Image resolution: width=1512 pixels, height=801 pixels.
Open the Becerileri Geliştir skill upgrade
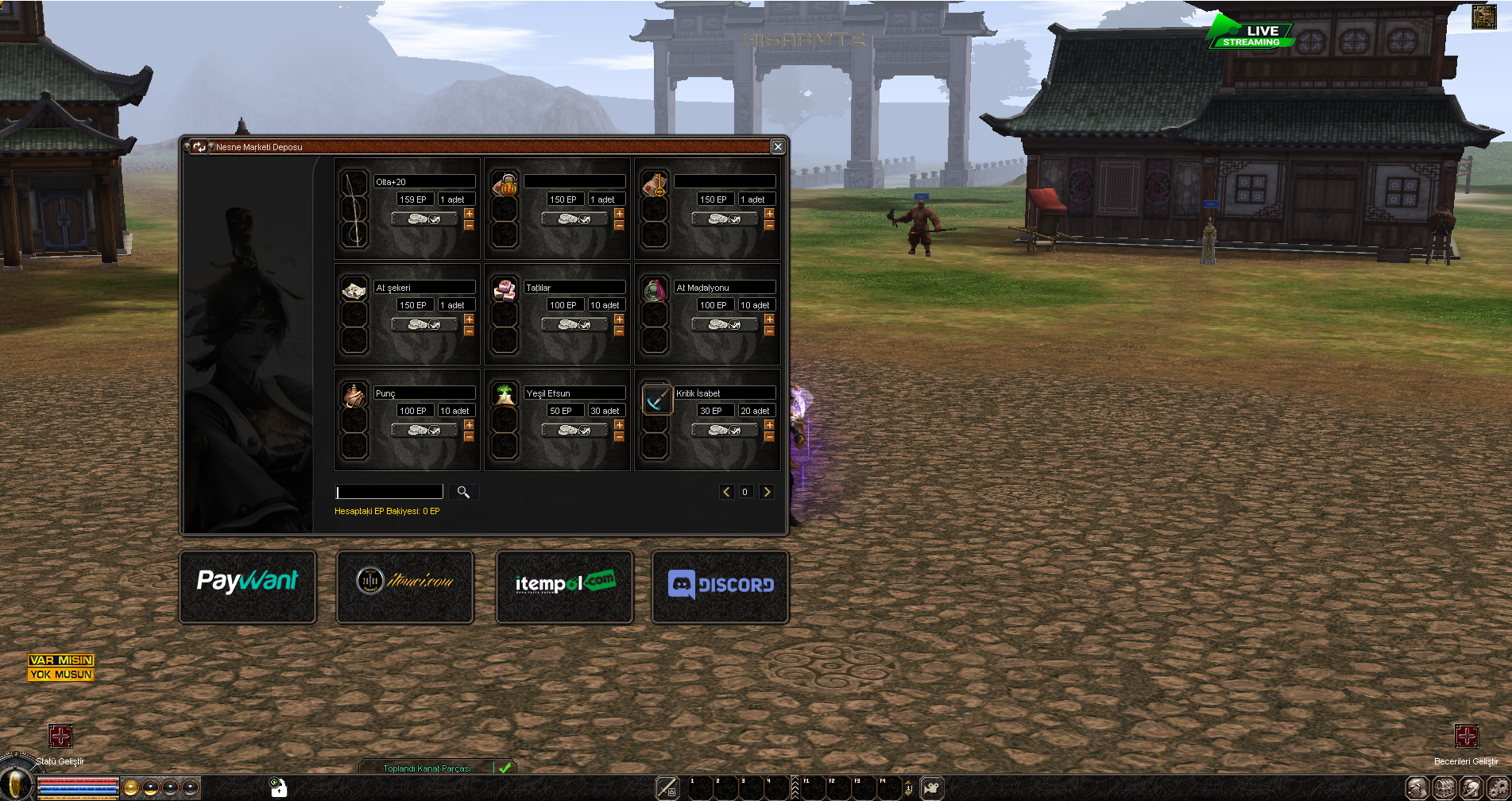1466,736
